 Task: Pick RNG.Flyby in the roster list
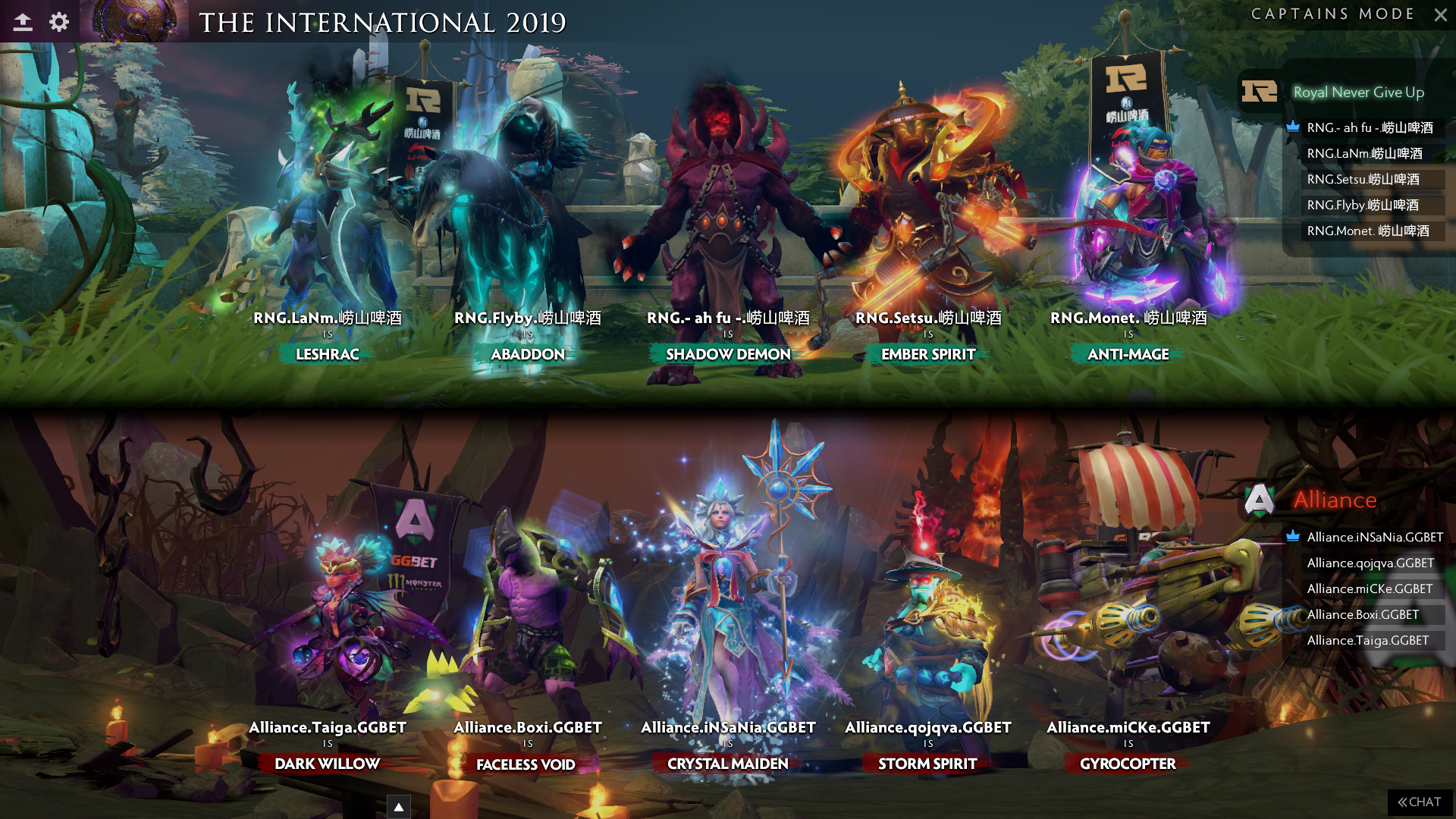coord(1363,205)
